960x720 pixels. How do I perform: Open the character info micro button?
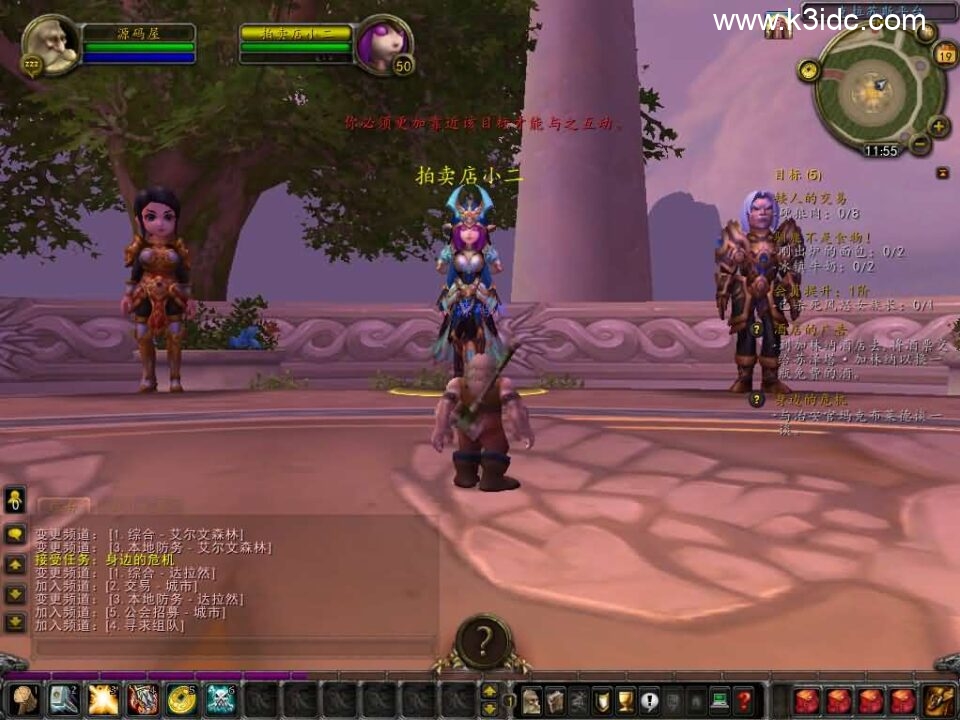[x=531, y=700]
